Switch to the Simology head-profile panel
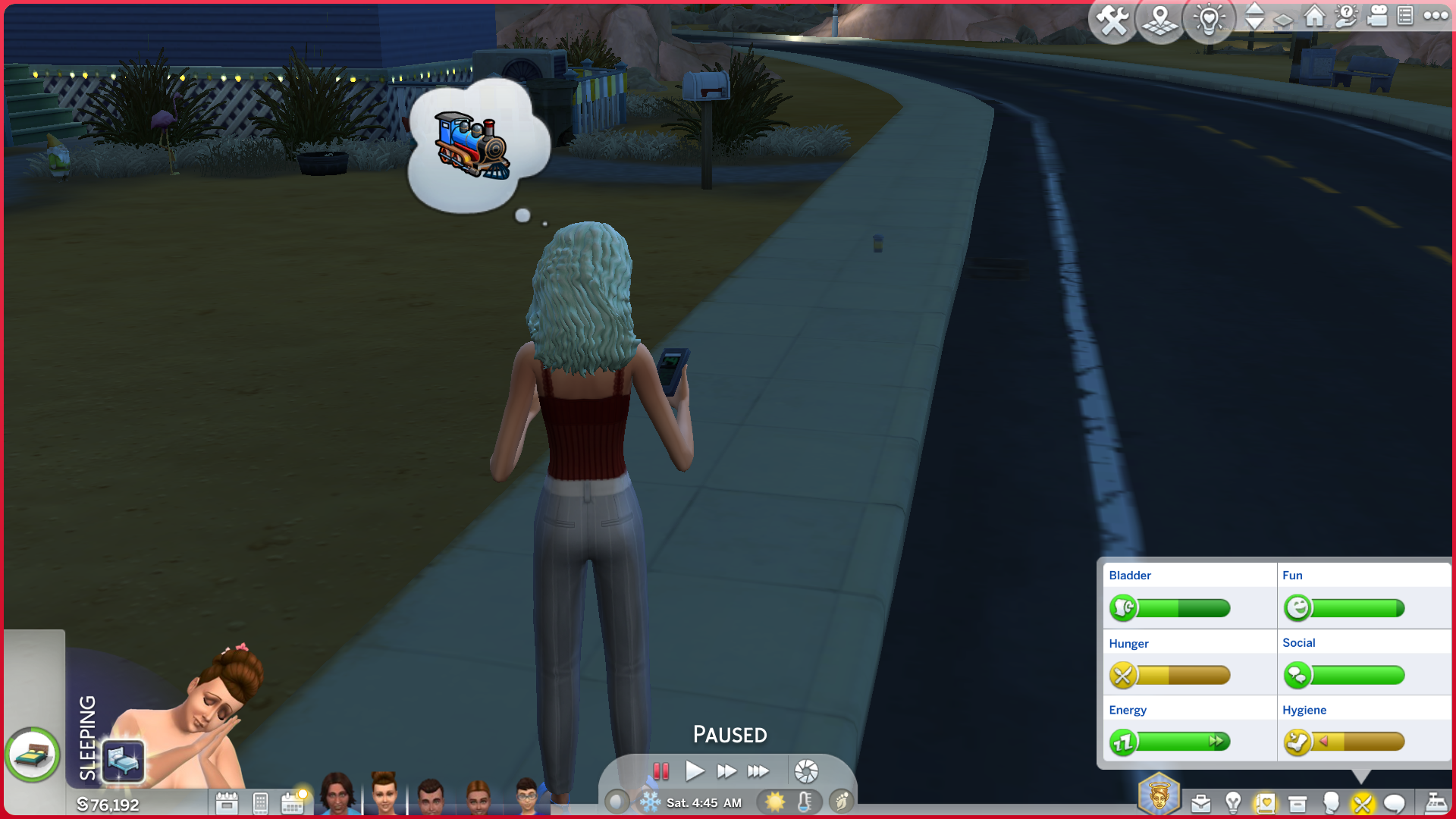Viewport: 1456px width, 819px height. [1330, 802]
